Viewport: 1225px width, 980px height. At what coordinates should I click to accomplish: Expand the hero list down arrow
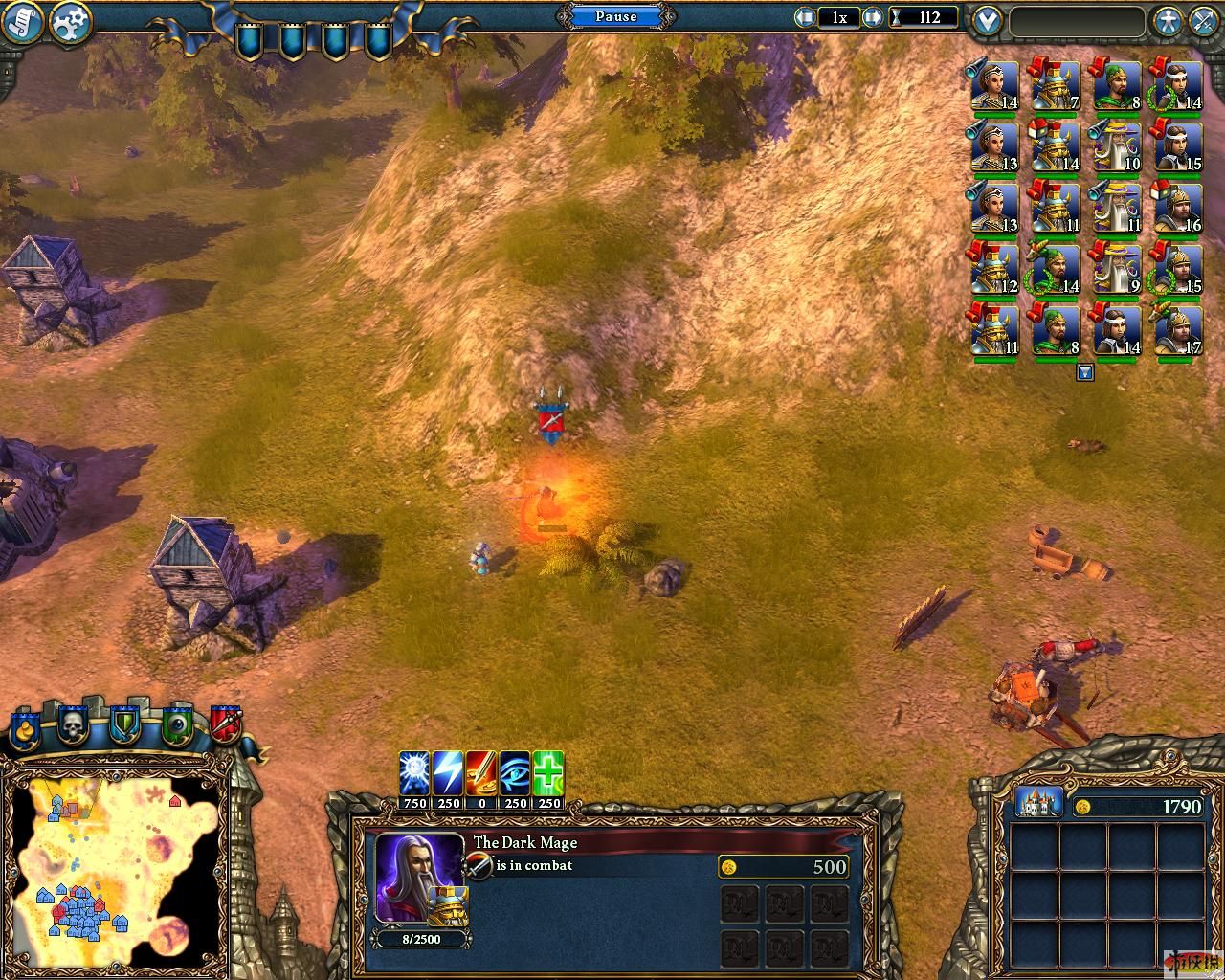point(1084,373)
